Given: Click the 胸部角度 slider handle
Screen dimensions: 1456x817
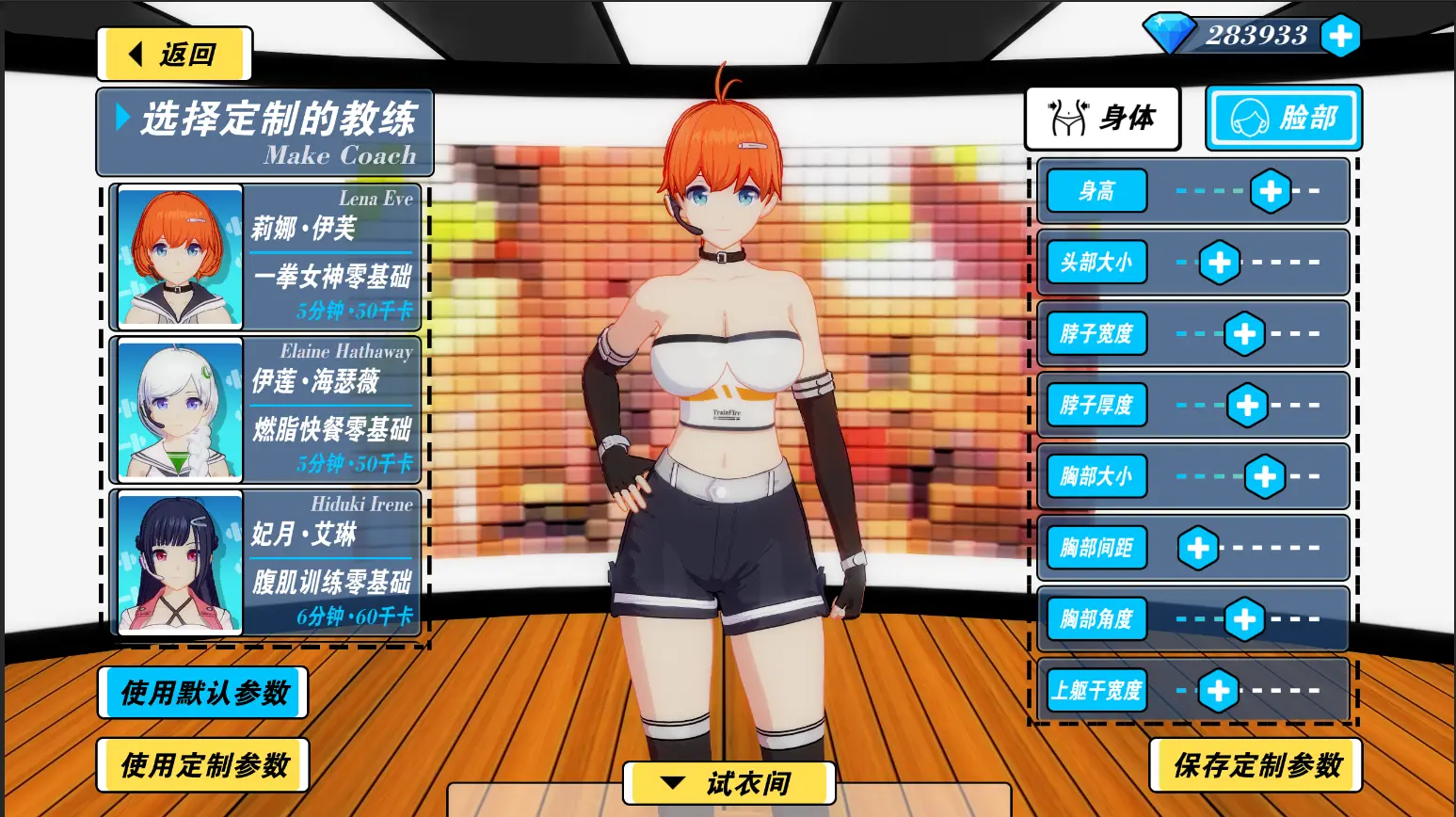Looking at the screenshot, I should (1244, 619).
